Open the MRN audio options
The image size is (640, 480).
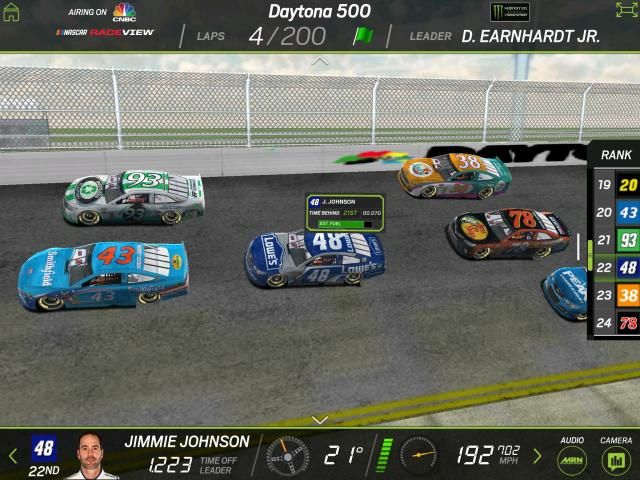click(x=572, y=460)
